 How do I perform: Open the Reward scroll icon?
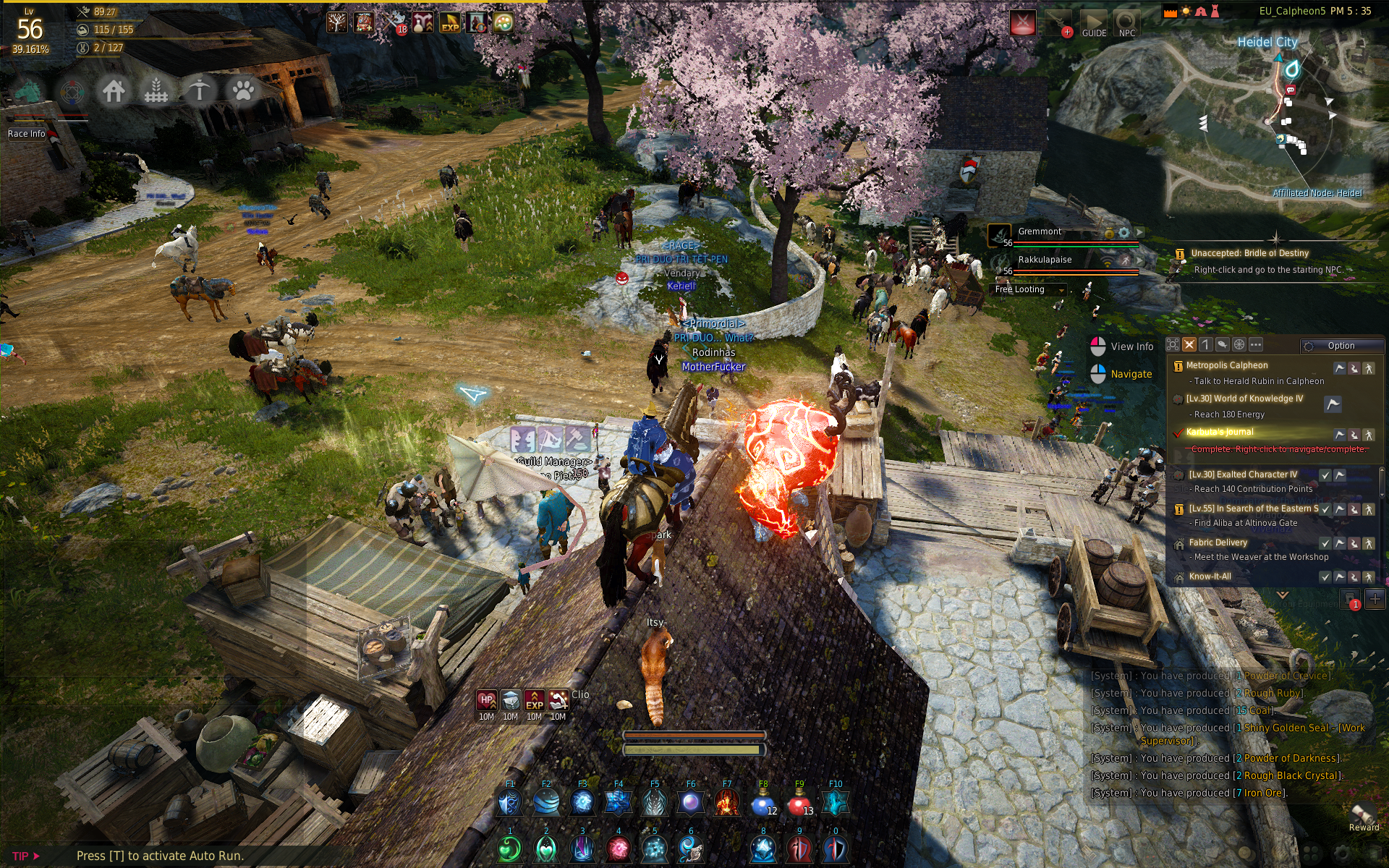tap(1364, 815)
